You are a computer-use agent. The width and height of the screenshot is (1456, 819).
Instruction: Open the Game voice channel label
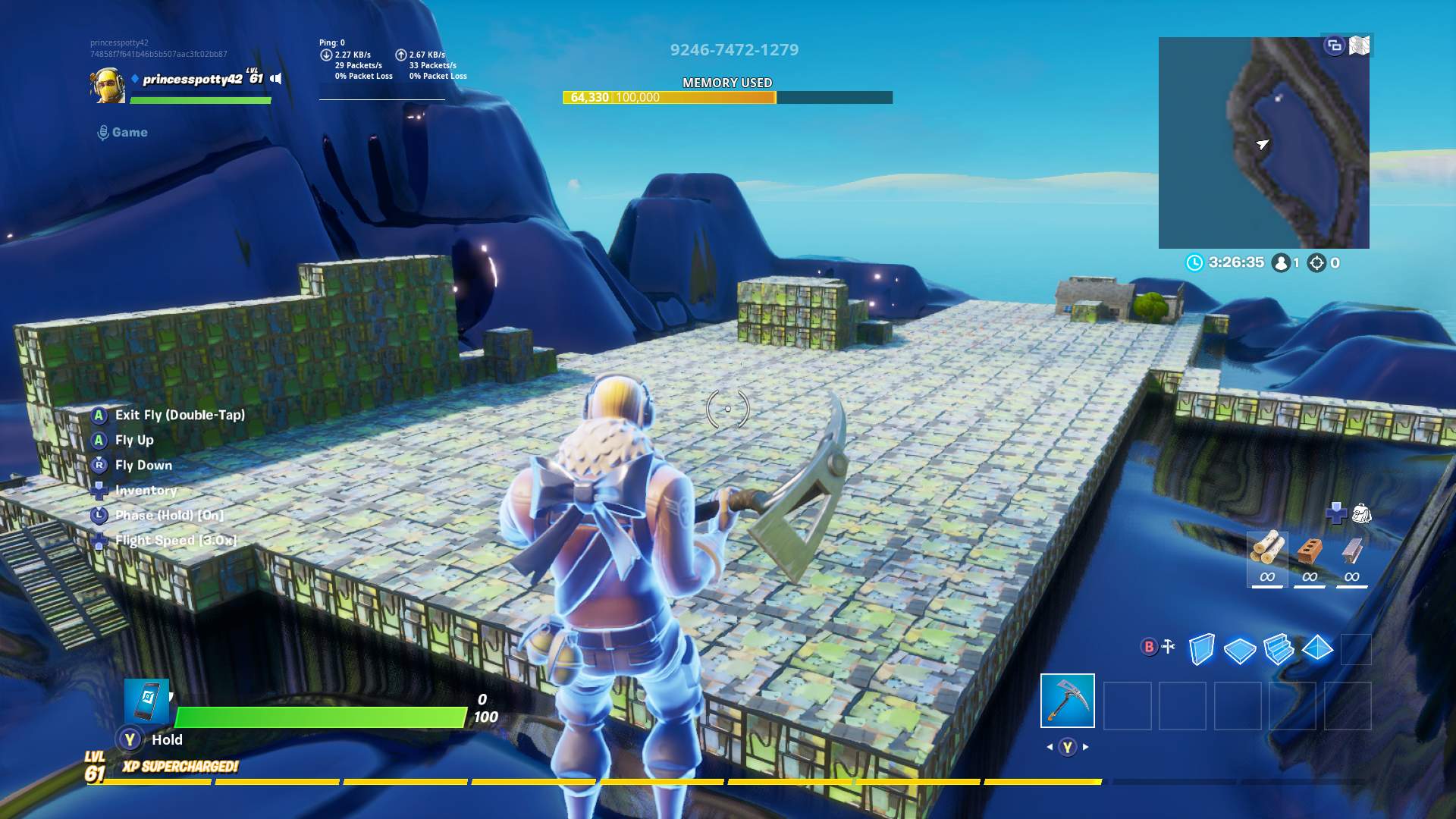click(123, 132)
